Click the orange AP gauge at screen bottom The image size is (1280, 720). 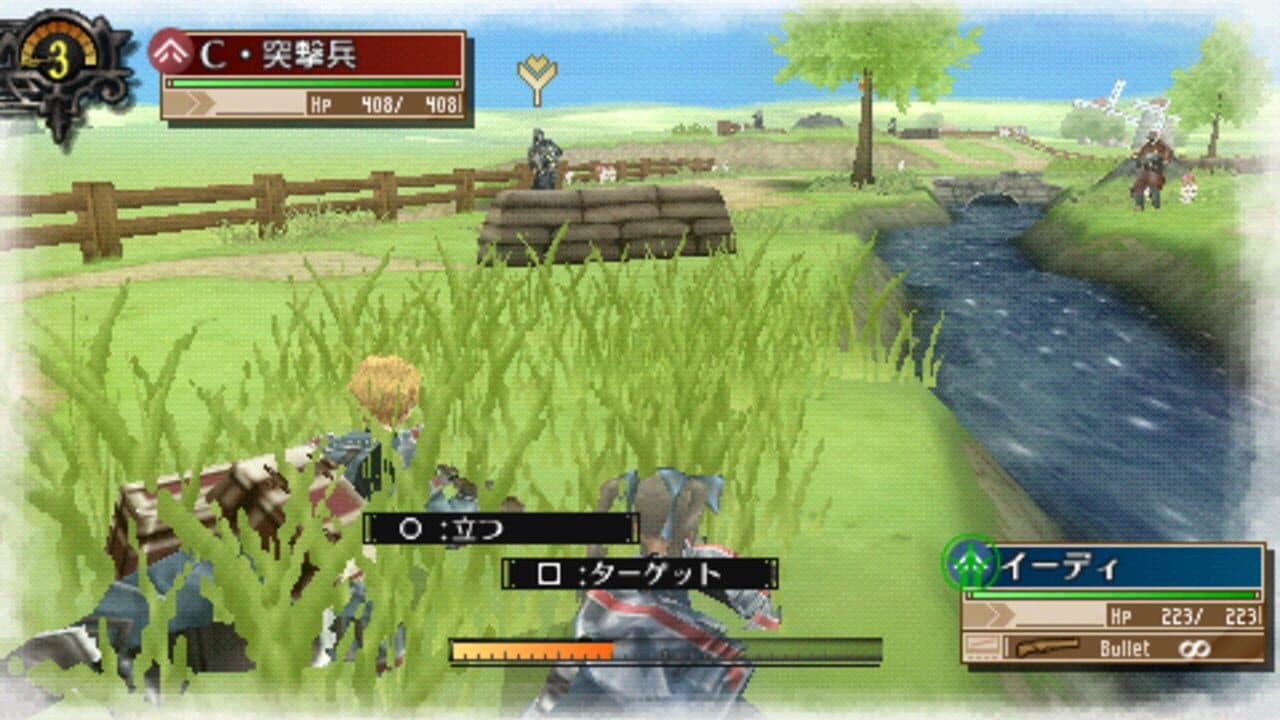click(530, 650)
